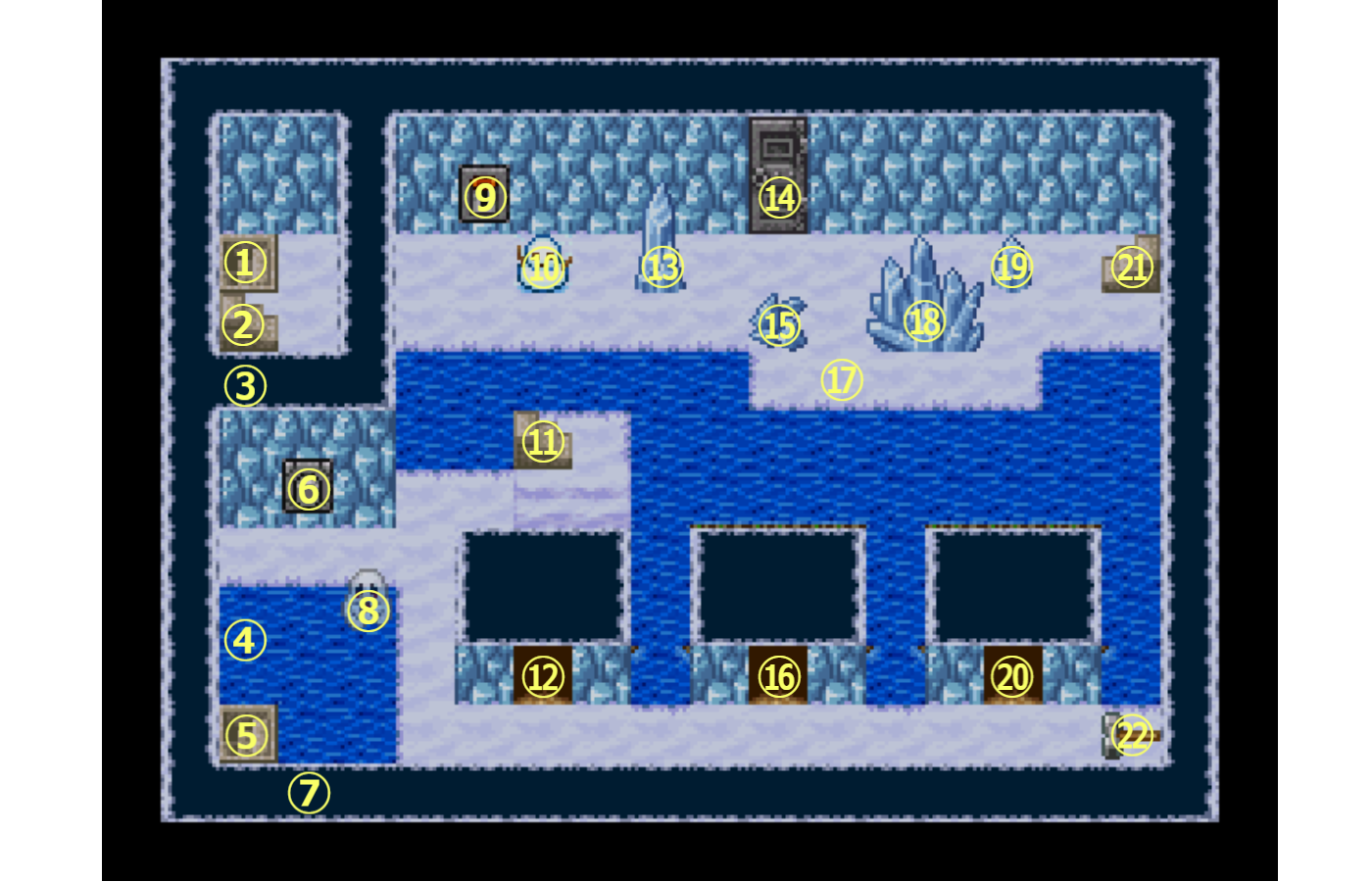
Task: Select map marker number 5
Action: click(x=246, y=735)
